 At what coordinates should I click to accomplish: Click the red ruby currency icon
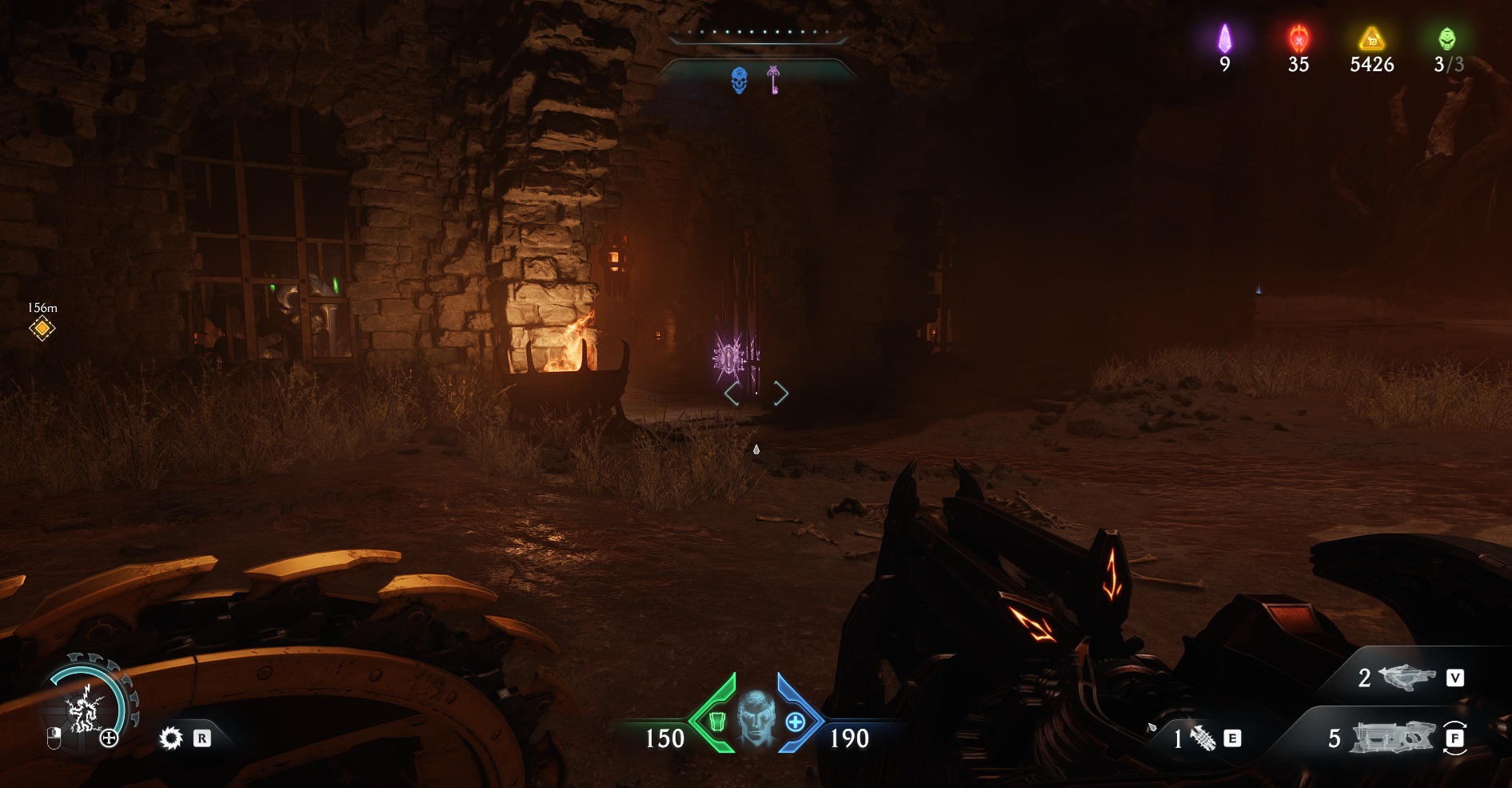(1298, 38)
